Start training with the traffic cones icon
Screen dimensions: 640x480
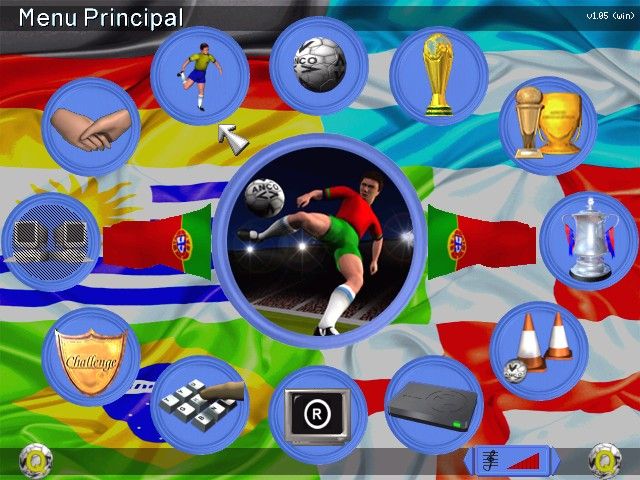539,349
